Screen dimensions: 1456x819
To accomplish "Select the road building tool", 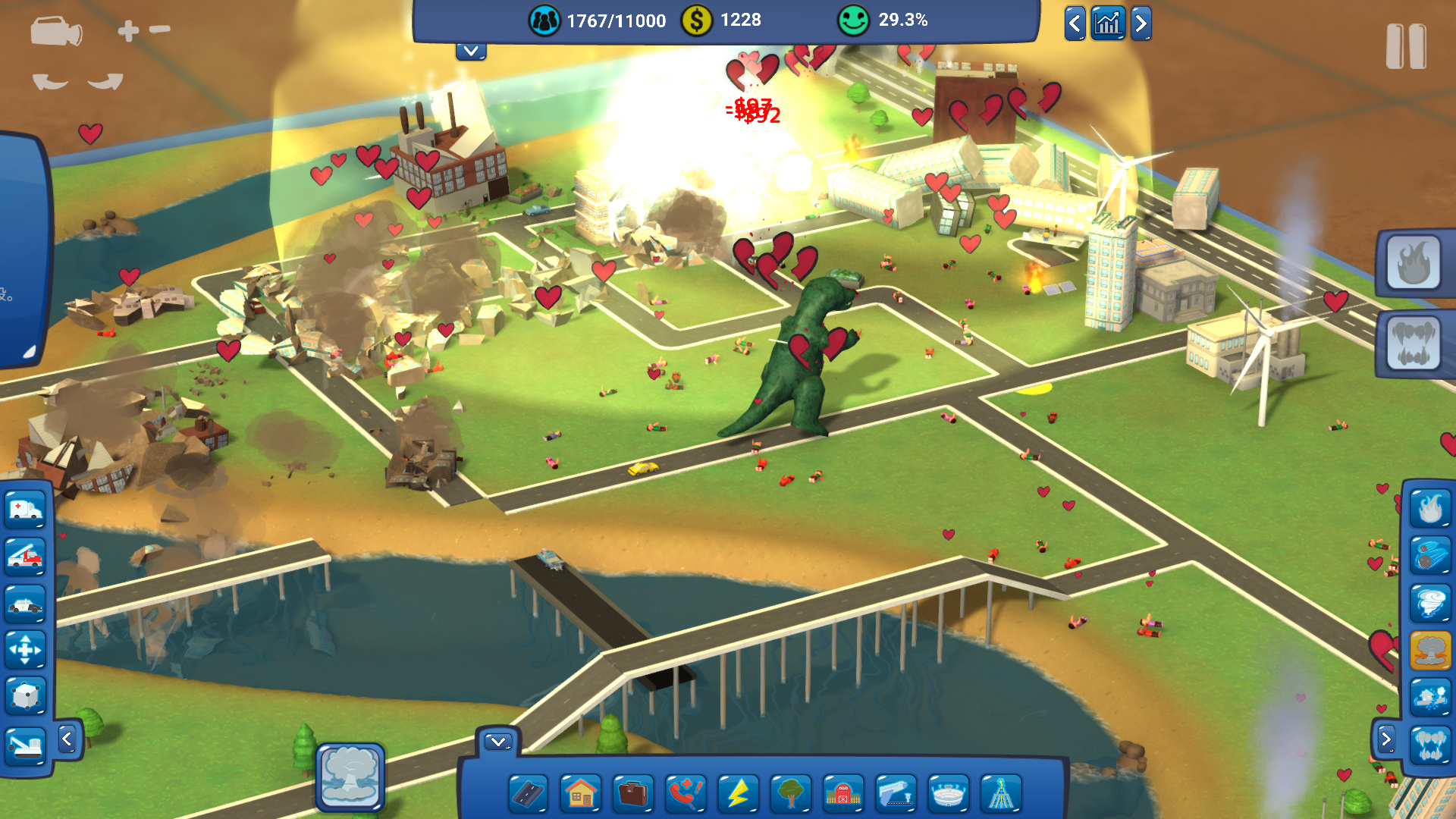I will click(x=529, y=794).
